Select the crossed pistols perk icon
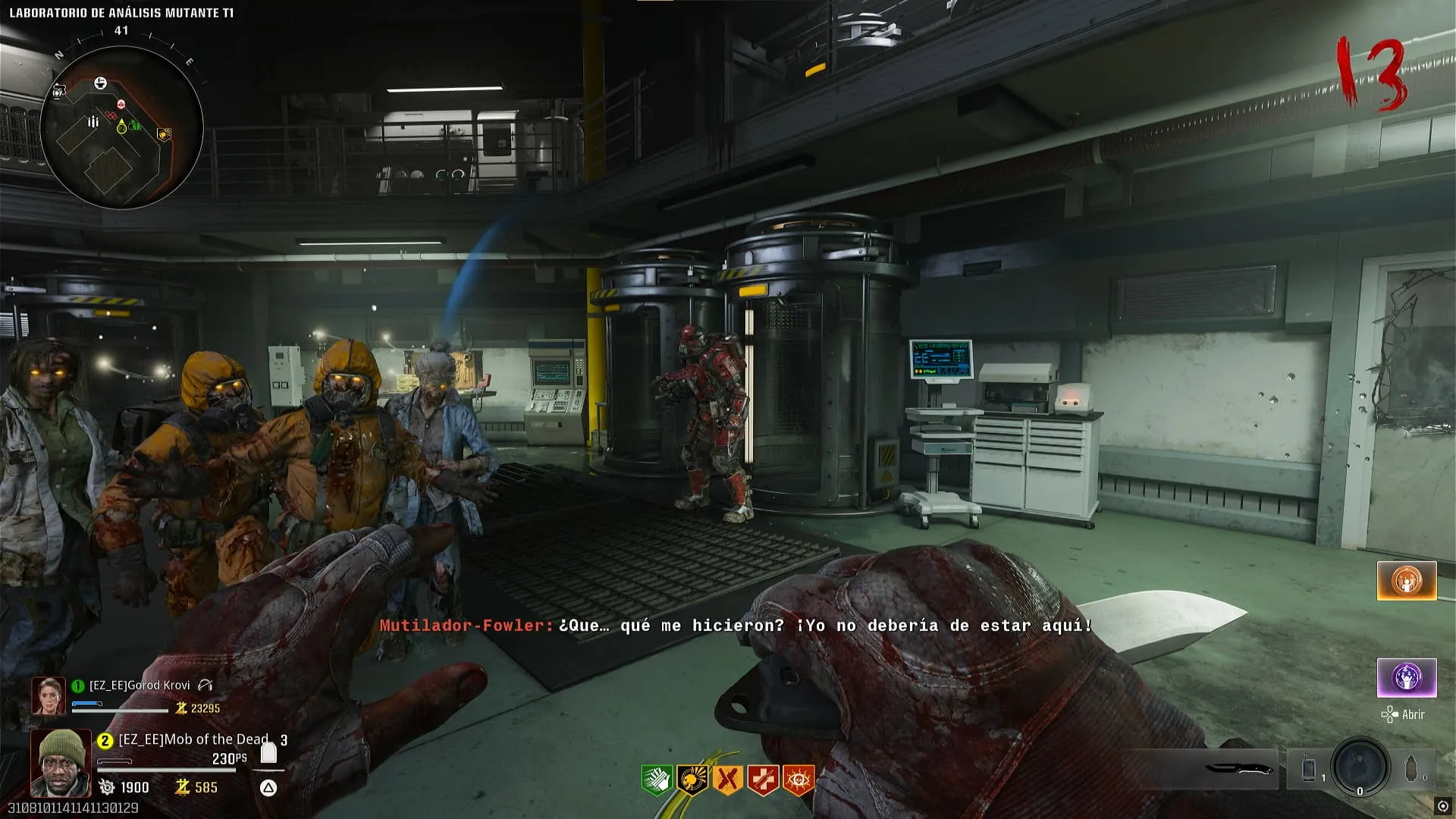The width and height of the screenshot is (1456, 819). 727,780
